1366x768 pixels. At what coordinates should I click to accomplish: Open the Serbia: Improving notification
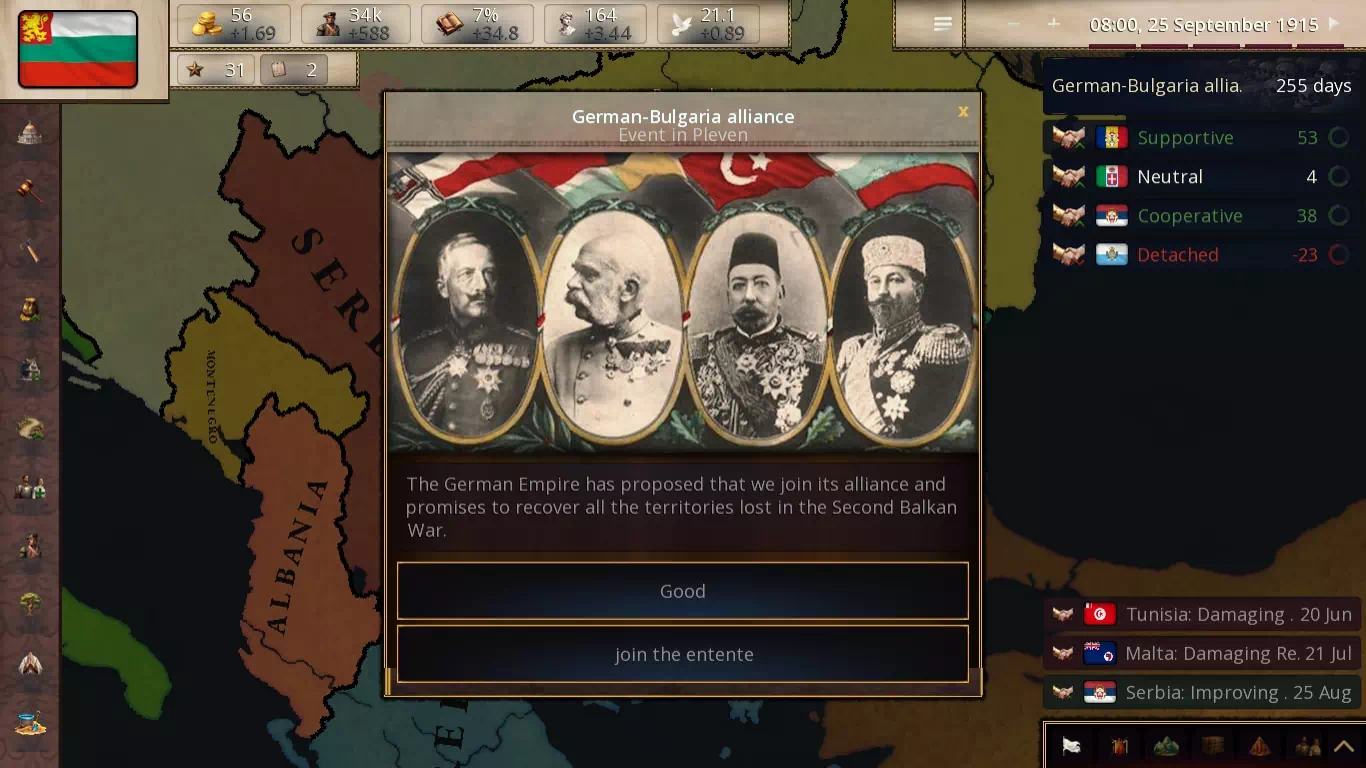click(1200, 692)
